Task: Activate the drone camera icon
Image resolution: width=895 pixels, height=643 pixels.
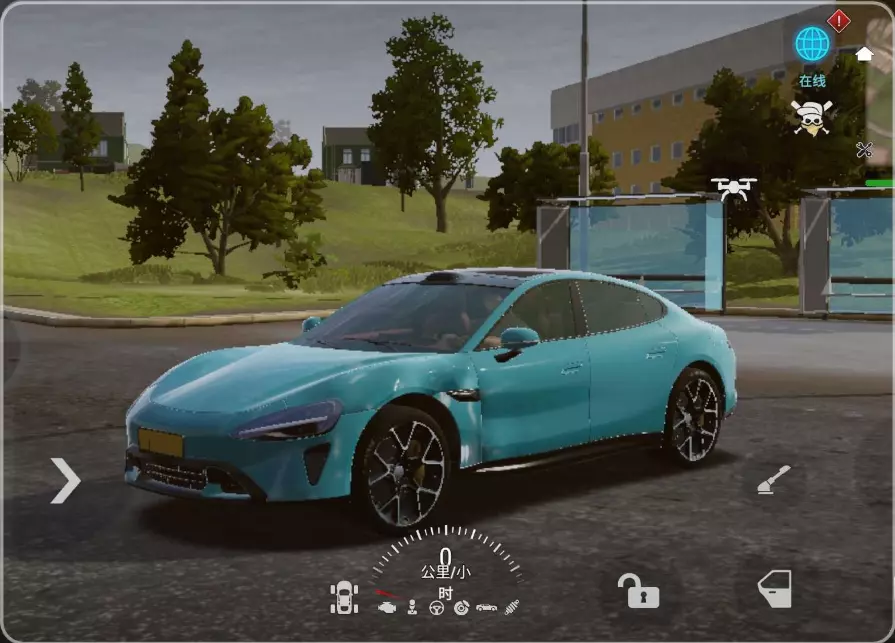Action: click(733, 187)
